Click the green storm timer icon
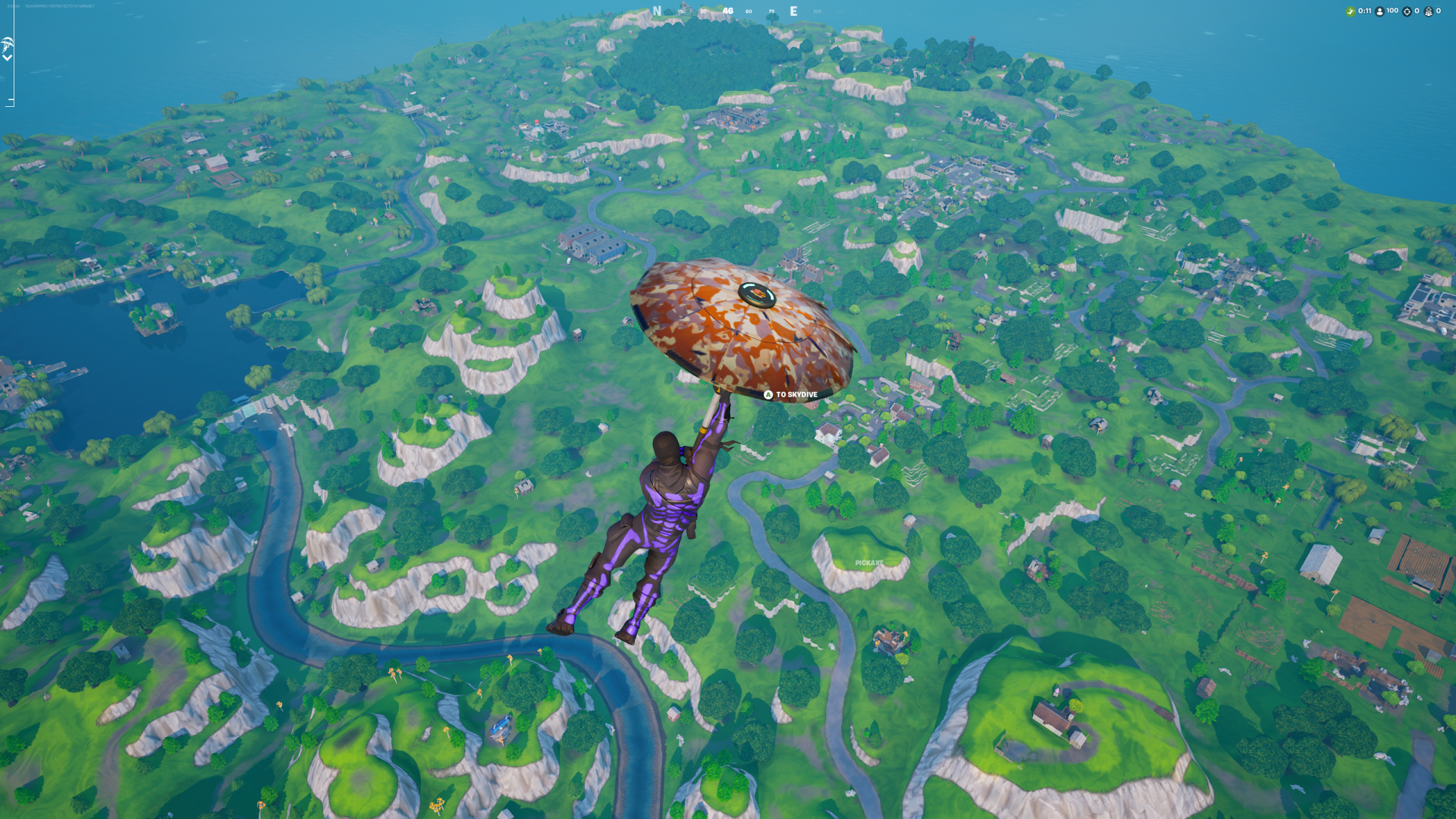This screenshot has width=1456, height=819. pos(1351,11)
